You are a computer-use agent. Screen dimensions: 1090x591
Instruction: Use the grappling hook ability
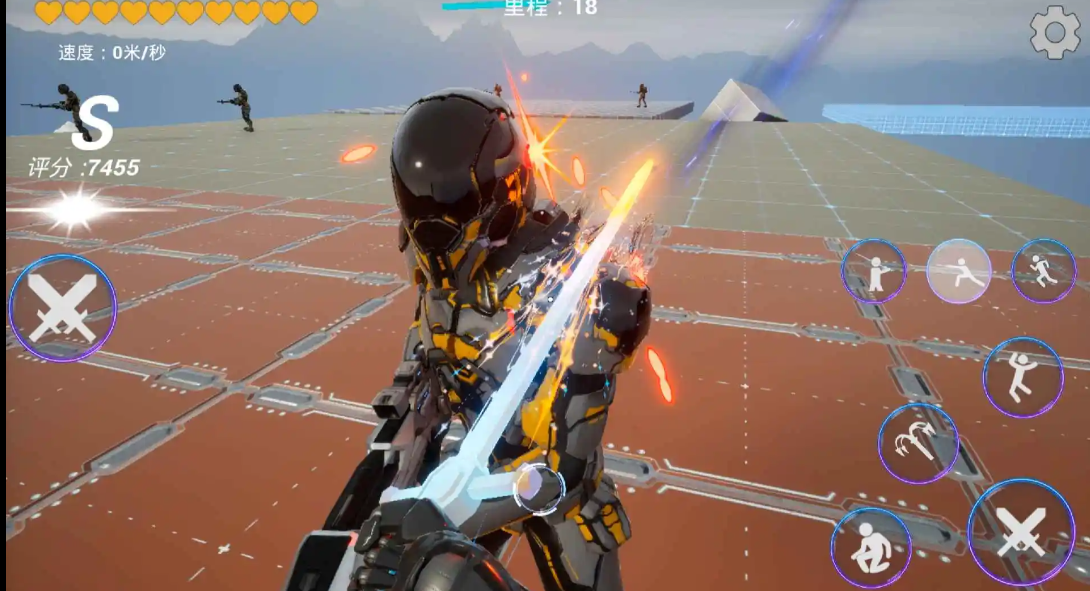[x=918, y=443]
